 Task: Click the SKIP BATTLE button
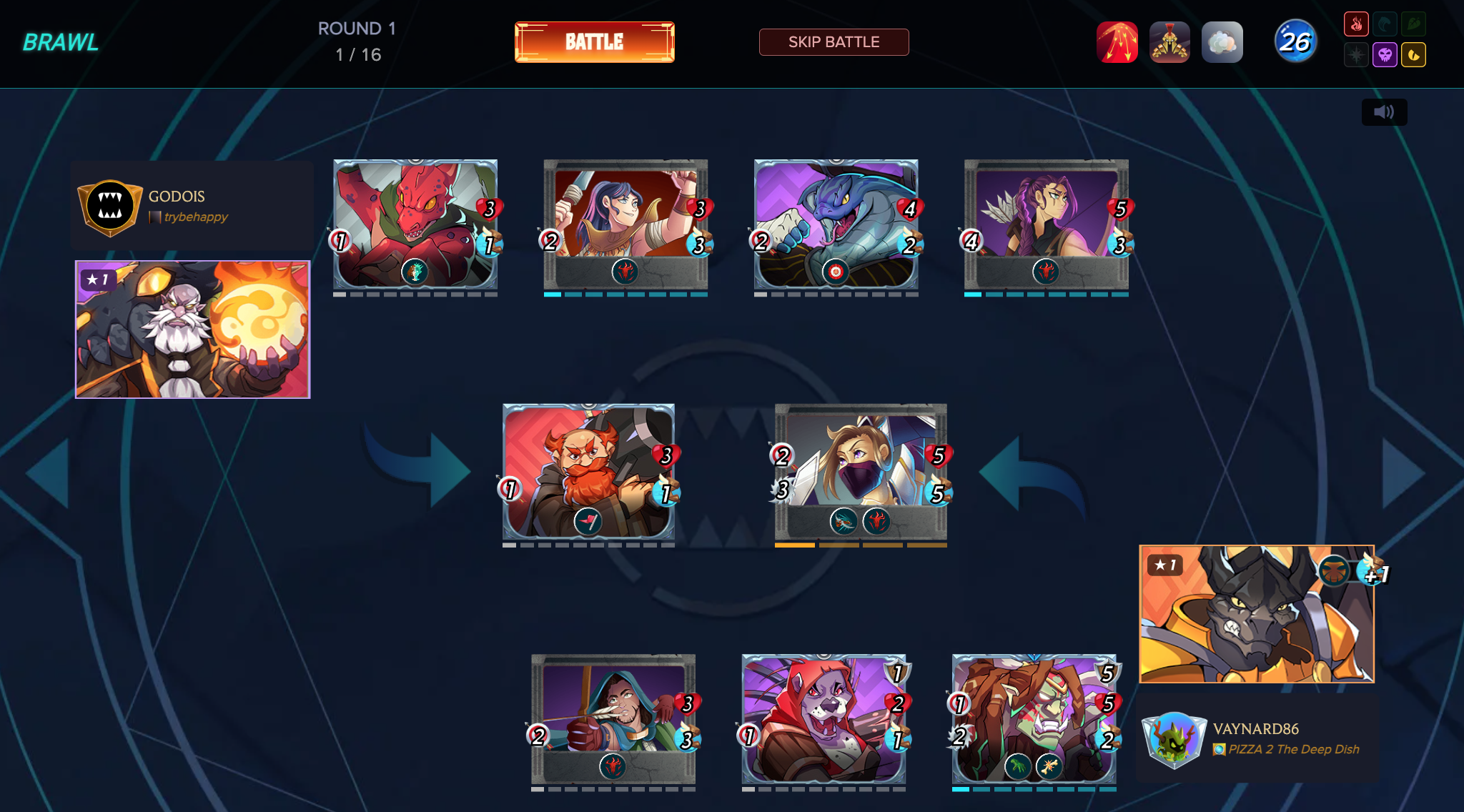pyautogui.click(x=834, y=42)
